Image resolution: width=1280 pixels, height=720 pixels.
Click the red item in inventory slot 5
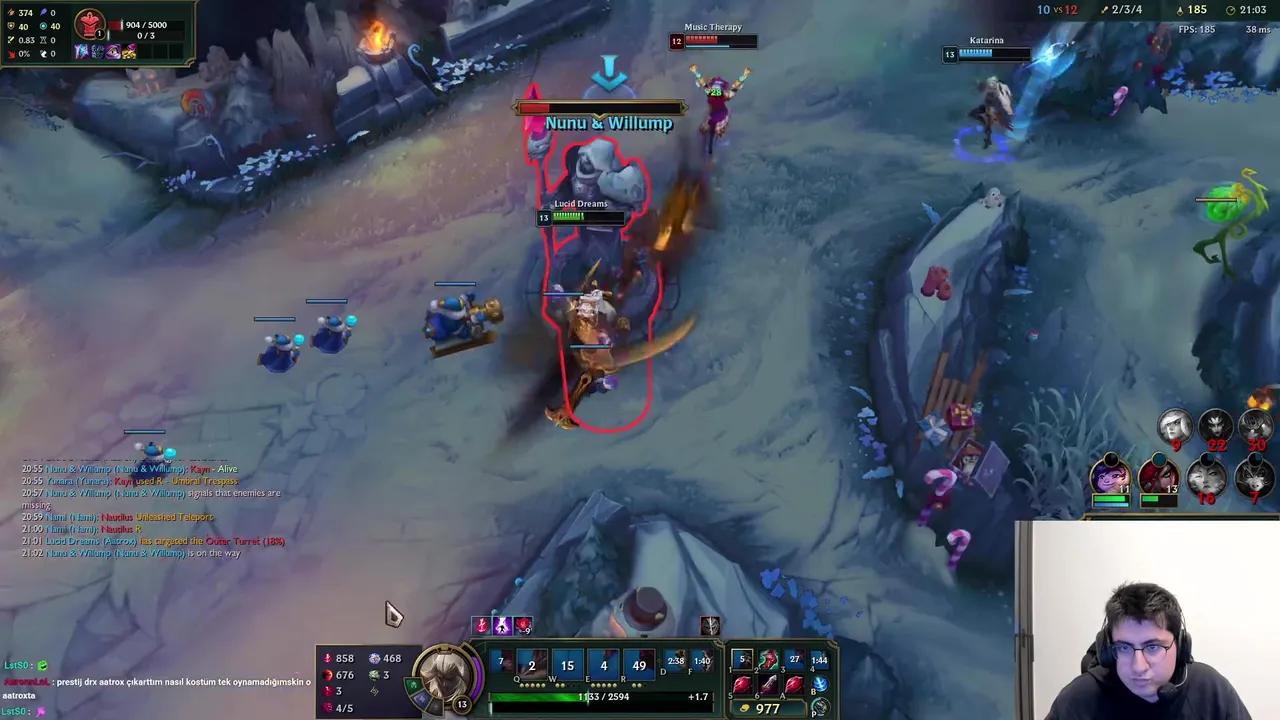742,684
